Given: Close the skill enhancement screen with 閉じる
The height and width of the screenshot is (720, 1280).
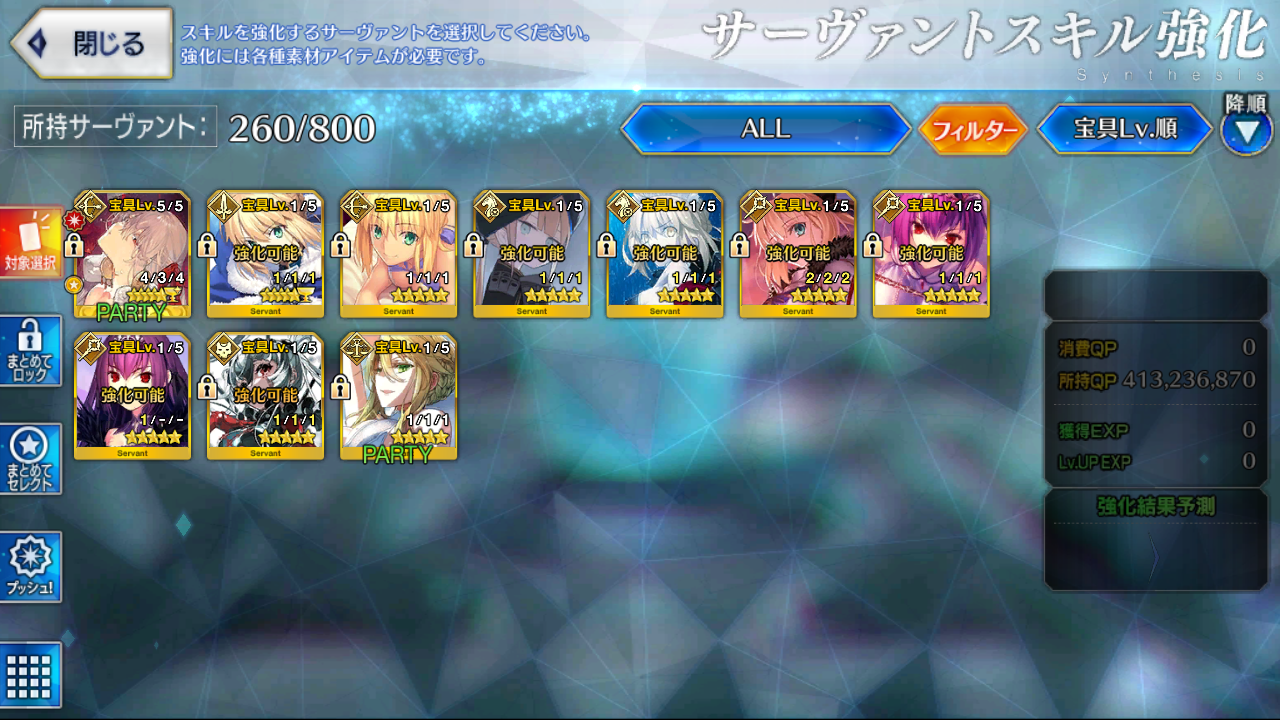Looking at the screenshot, I should click(x=92, y=44).
